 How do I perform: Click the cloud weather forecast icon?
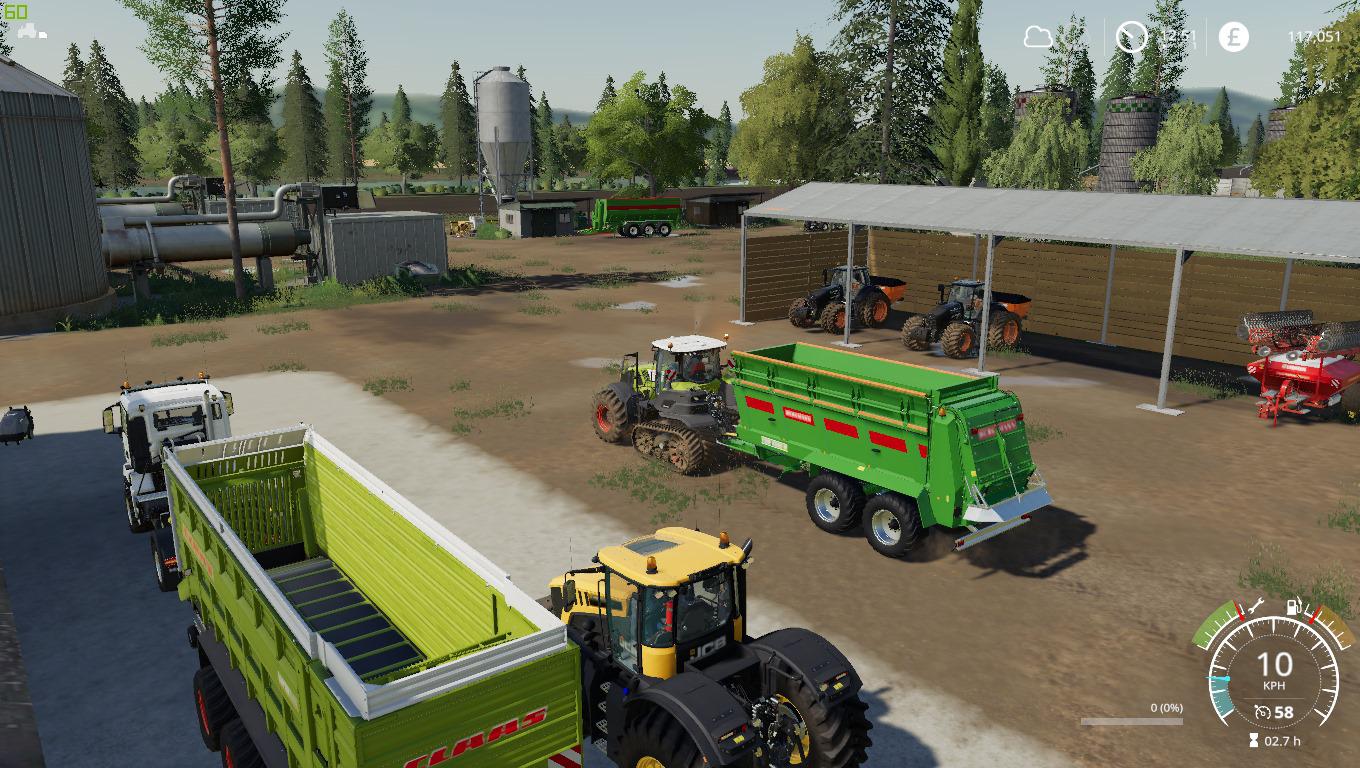click(1038, 38)
